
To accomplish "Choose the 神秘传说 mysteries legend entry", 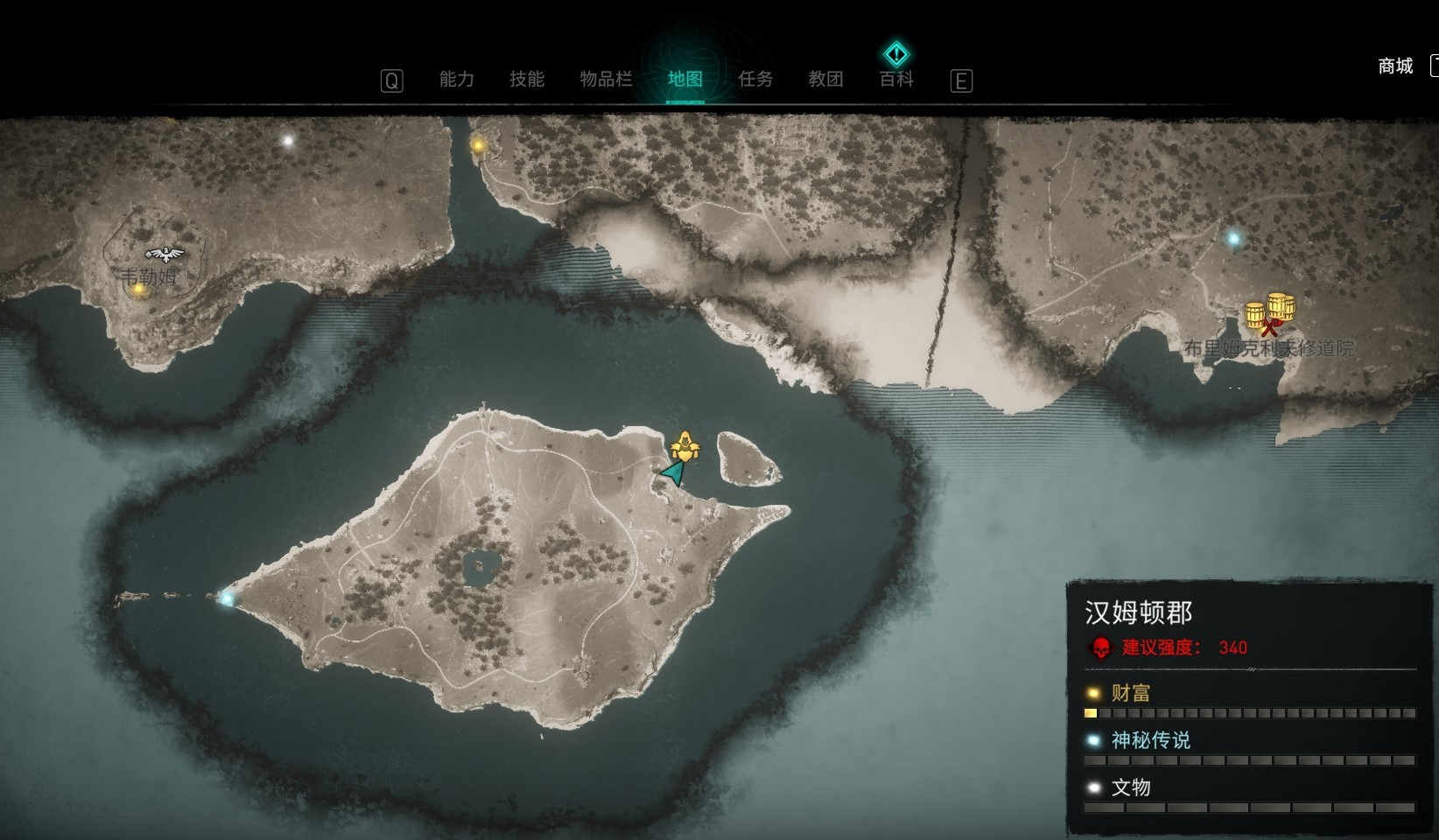I will [1150, 740].
